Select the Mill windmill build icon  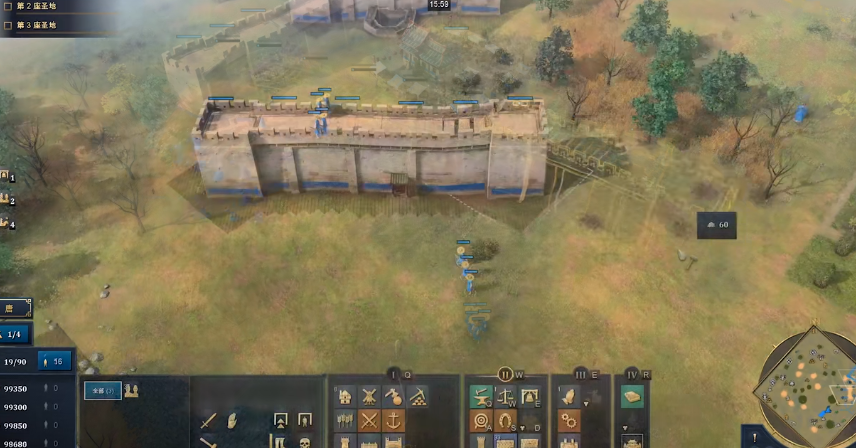(369, 397)
